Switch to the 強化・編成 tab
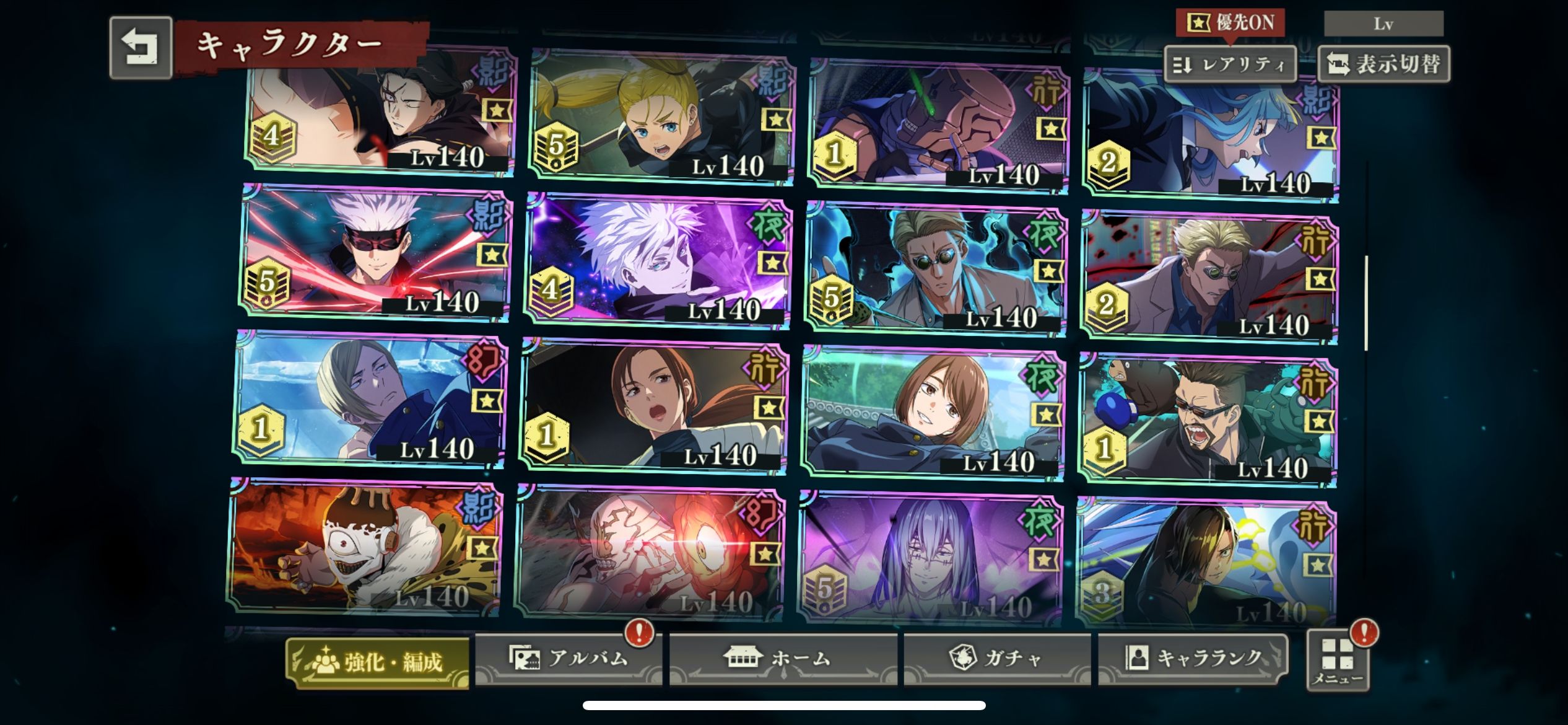 (377, 662)
